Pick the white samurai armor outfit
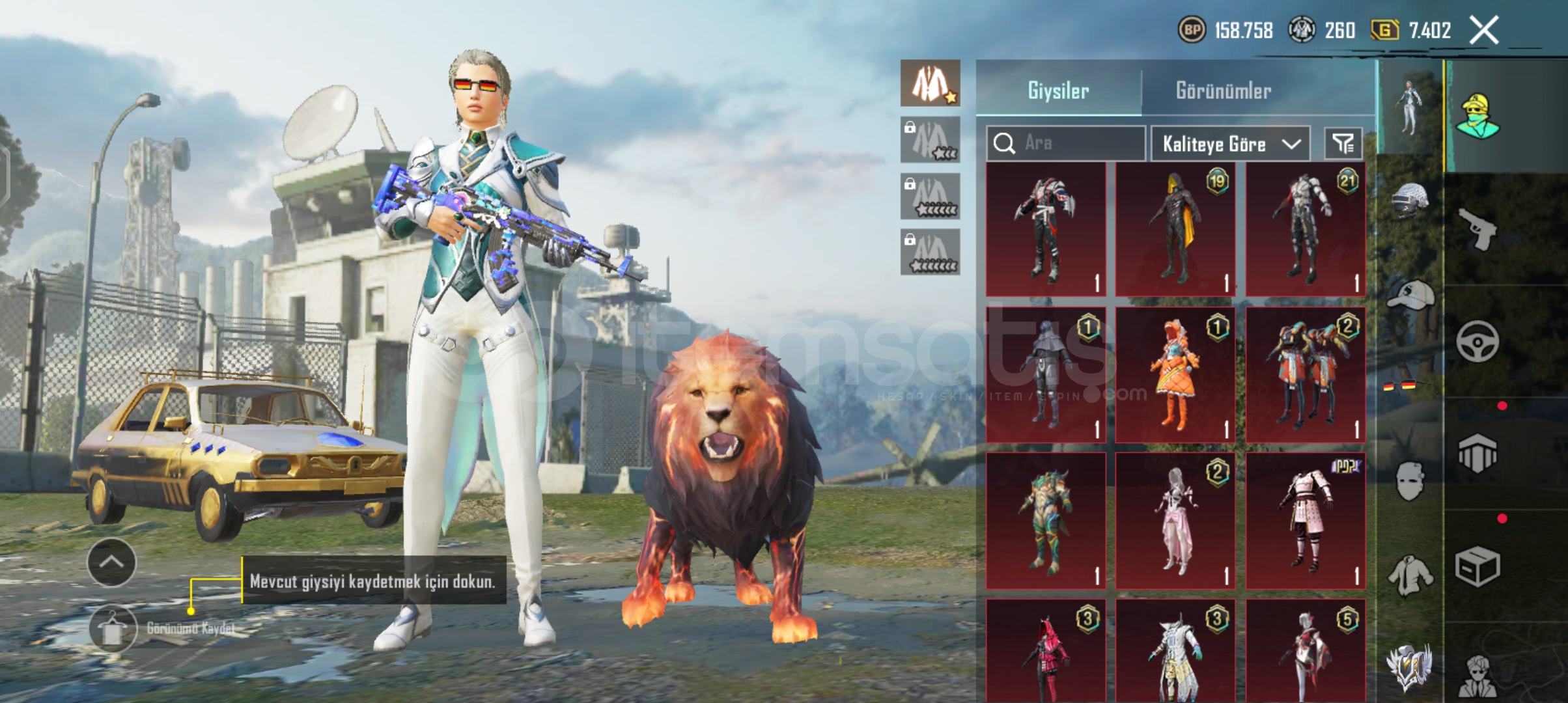 (x=1306, y=522)
